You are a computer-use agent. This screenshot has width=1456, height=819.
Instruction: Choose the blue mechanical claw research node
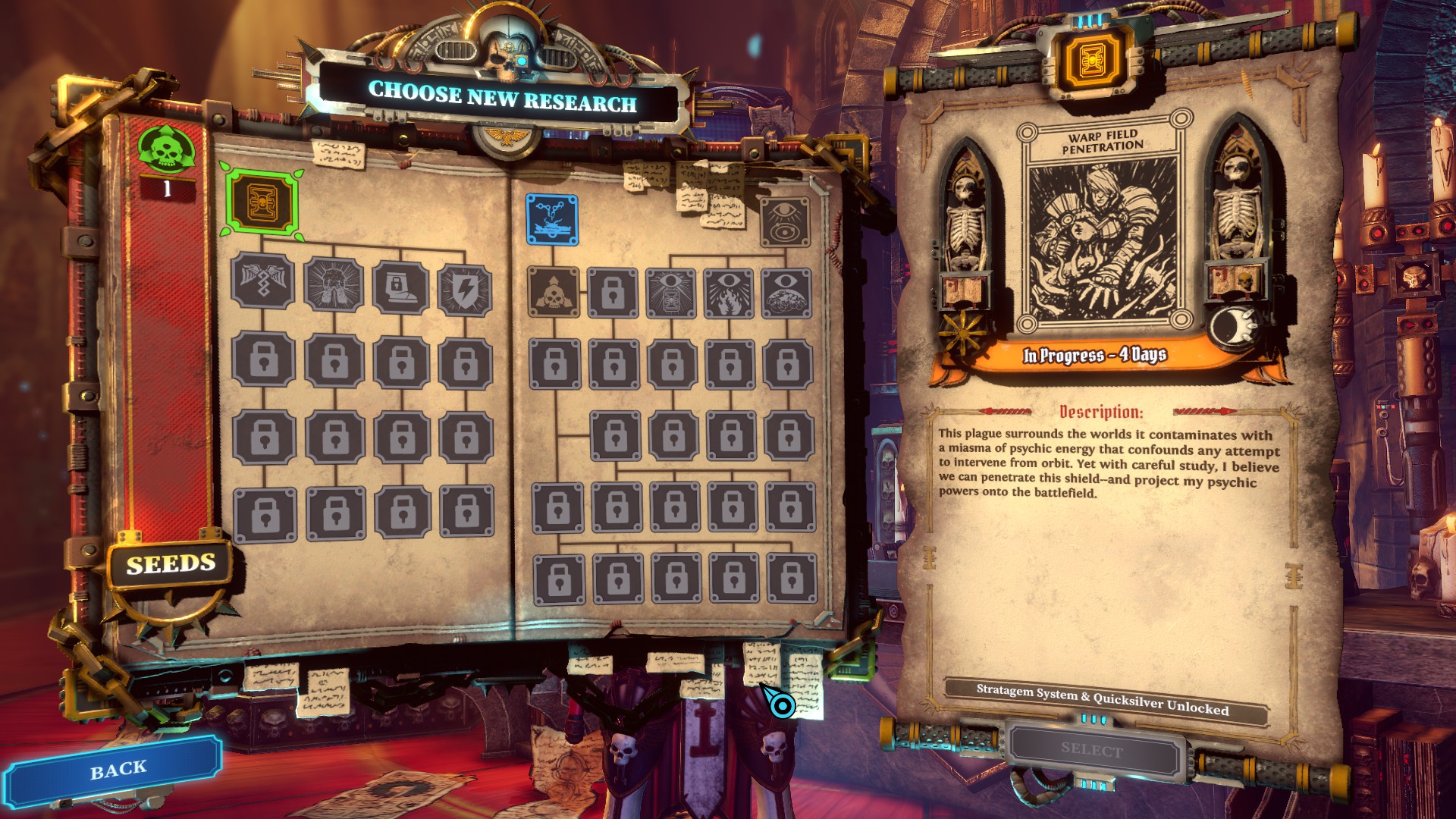[x=552, y=219]
